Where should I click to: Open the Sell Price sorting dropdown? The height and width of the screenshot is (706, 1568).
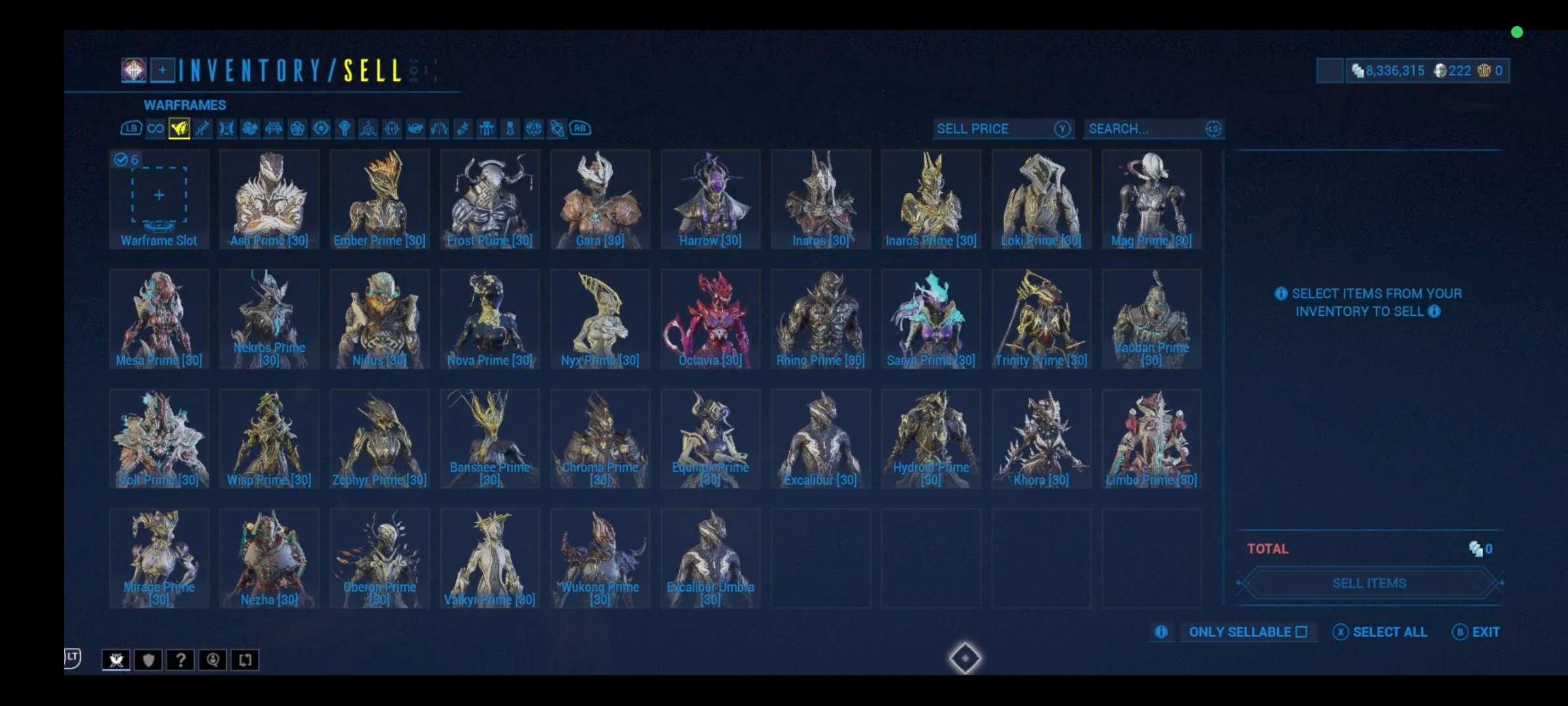[1003, 129]
